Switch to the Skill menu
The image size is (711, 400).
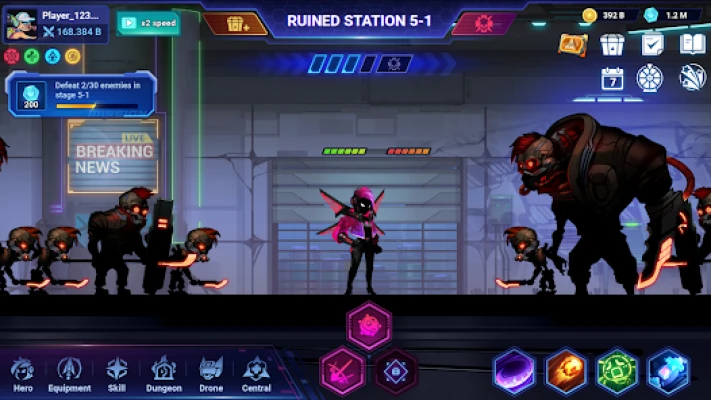tap(118, 374)
